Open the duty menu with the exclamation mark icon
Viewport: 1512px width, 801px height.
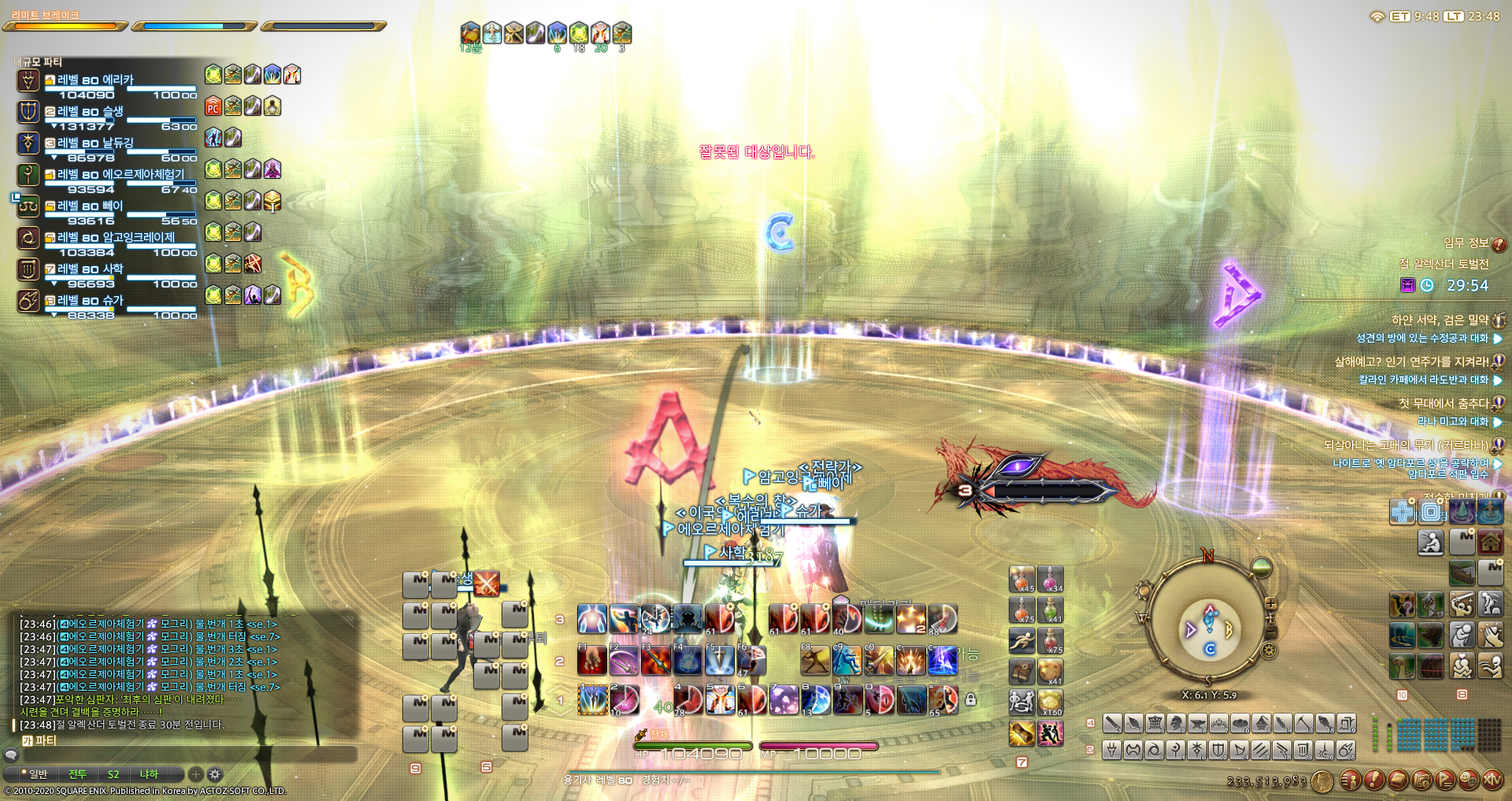tap(1373, 780)
